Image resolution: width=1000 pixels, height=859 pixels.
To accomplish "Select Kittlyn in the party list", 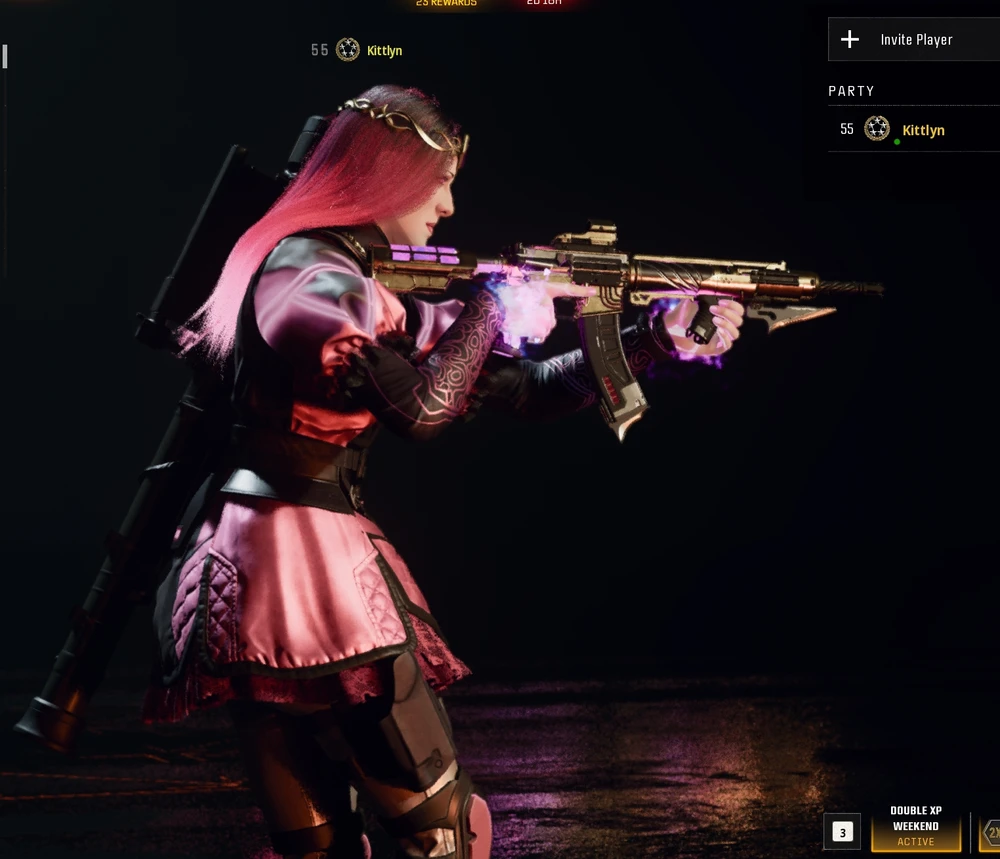I will coord(922,131).
